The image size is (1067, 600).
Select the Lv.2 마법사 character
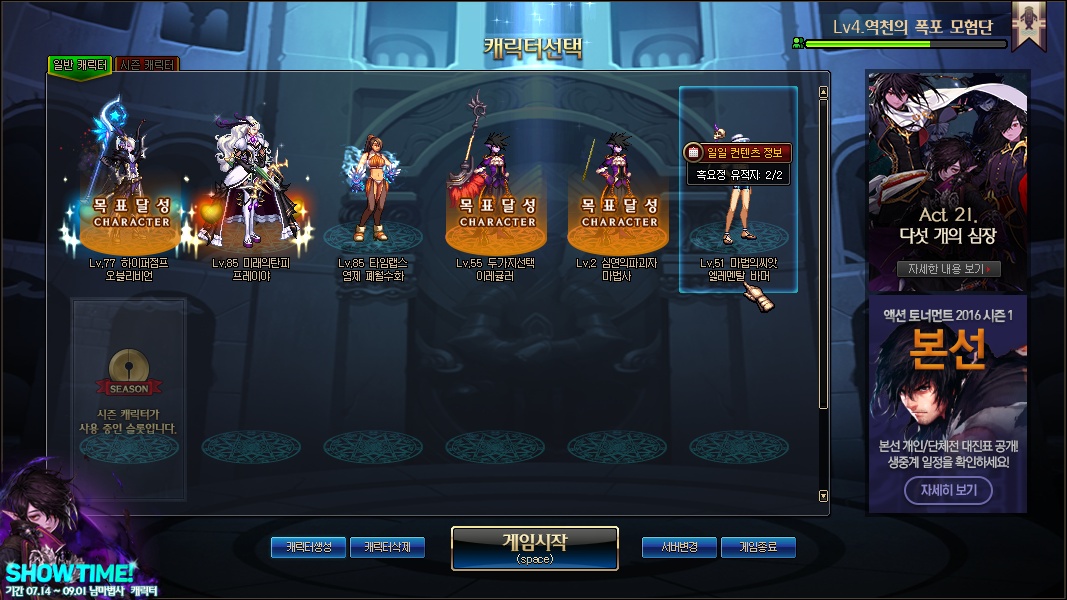click(618, 190)
